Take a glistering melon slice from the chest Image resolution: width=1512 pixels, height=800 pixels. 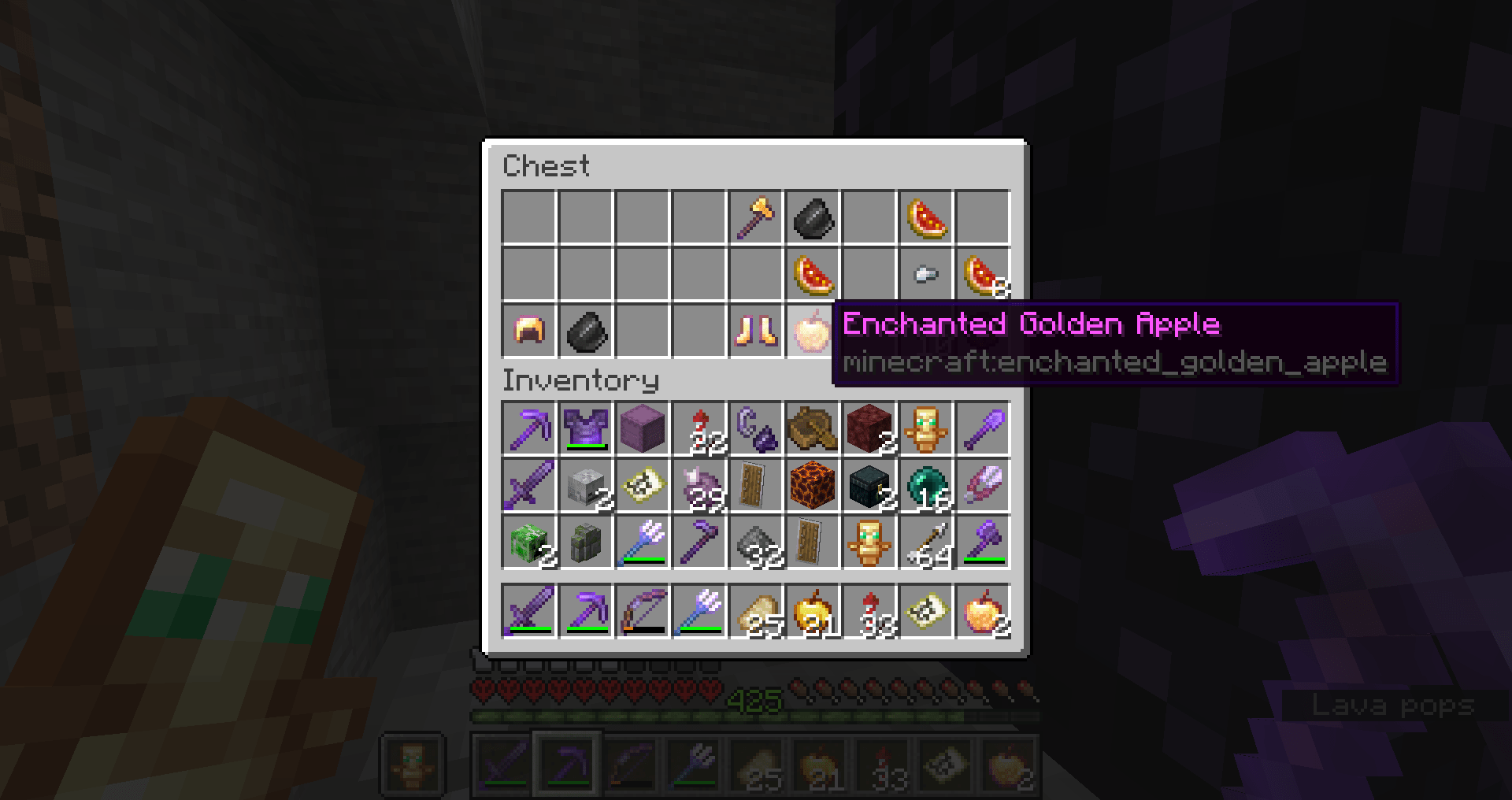coord(926,218)
